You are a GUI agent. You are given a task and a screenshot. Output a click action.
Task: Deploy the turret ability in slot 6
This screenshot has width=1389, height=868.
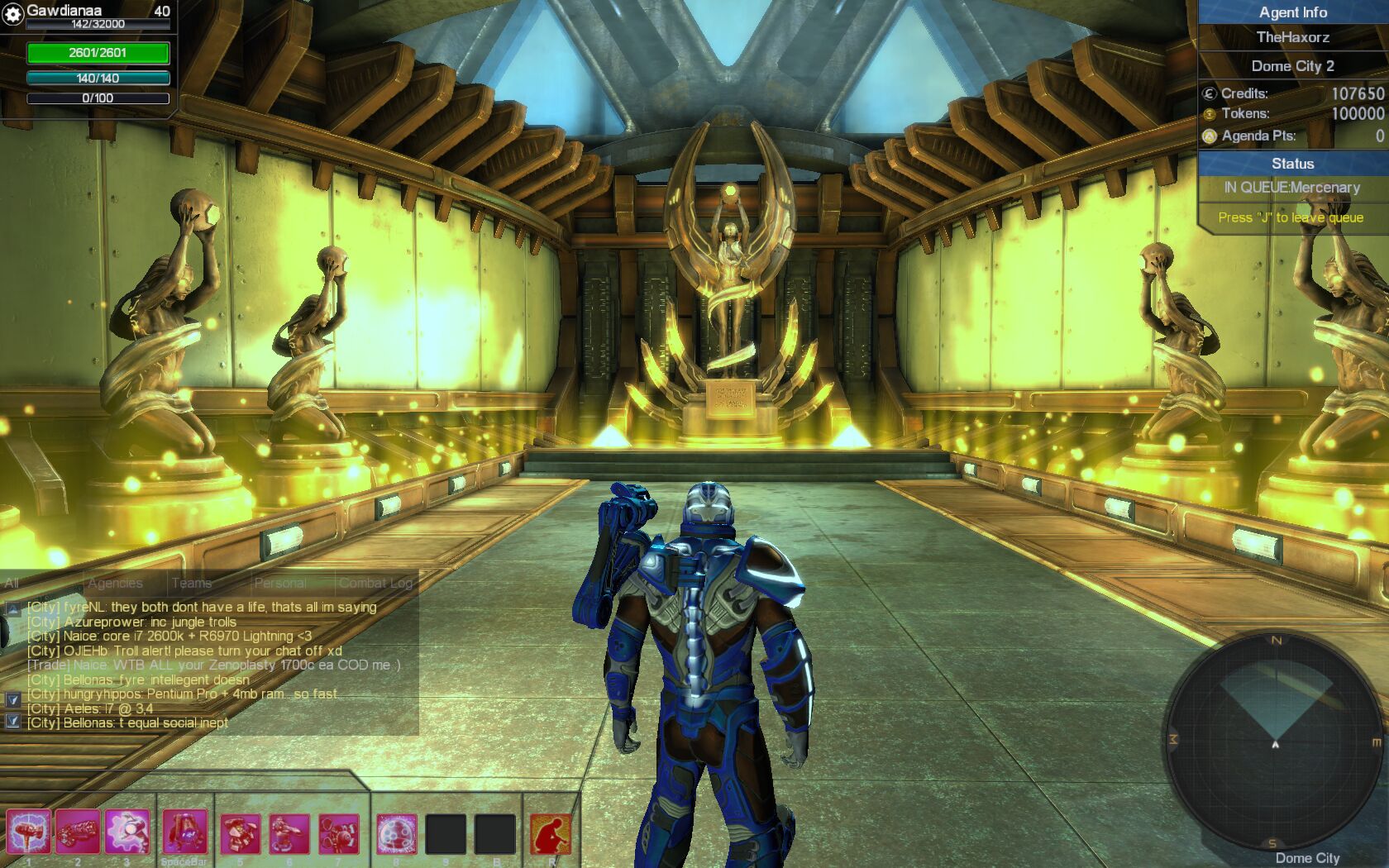coord(289,834)
